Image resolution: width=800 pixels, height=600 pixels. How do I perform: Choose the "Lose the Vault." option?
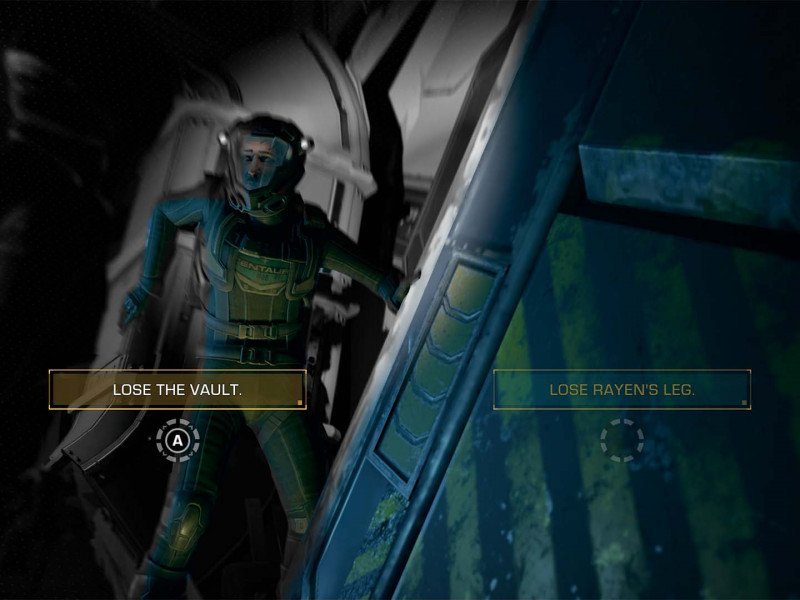(x=177, y=389)
